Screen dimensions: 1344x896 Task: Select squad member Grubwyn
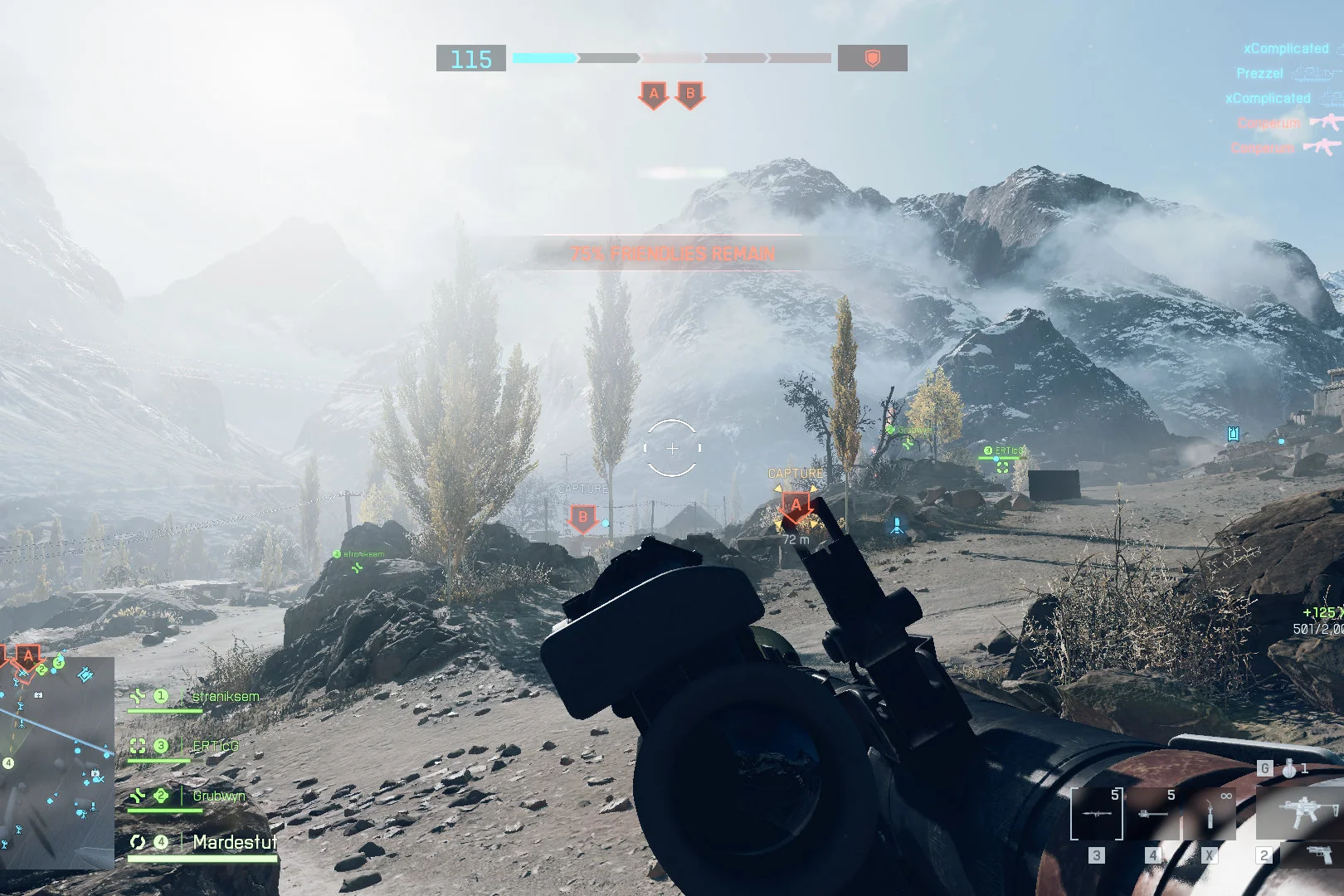pyautogui.click(x=218, y=796)
